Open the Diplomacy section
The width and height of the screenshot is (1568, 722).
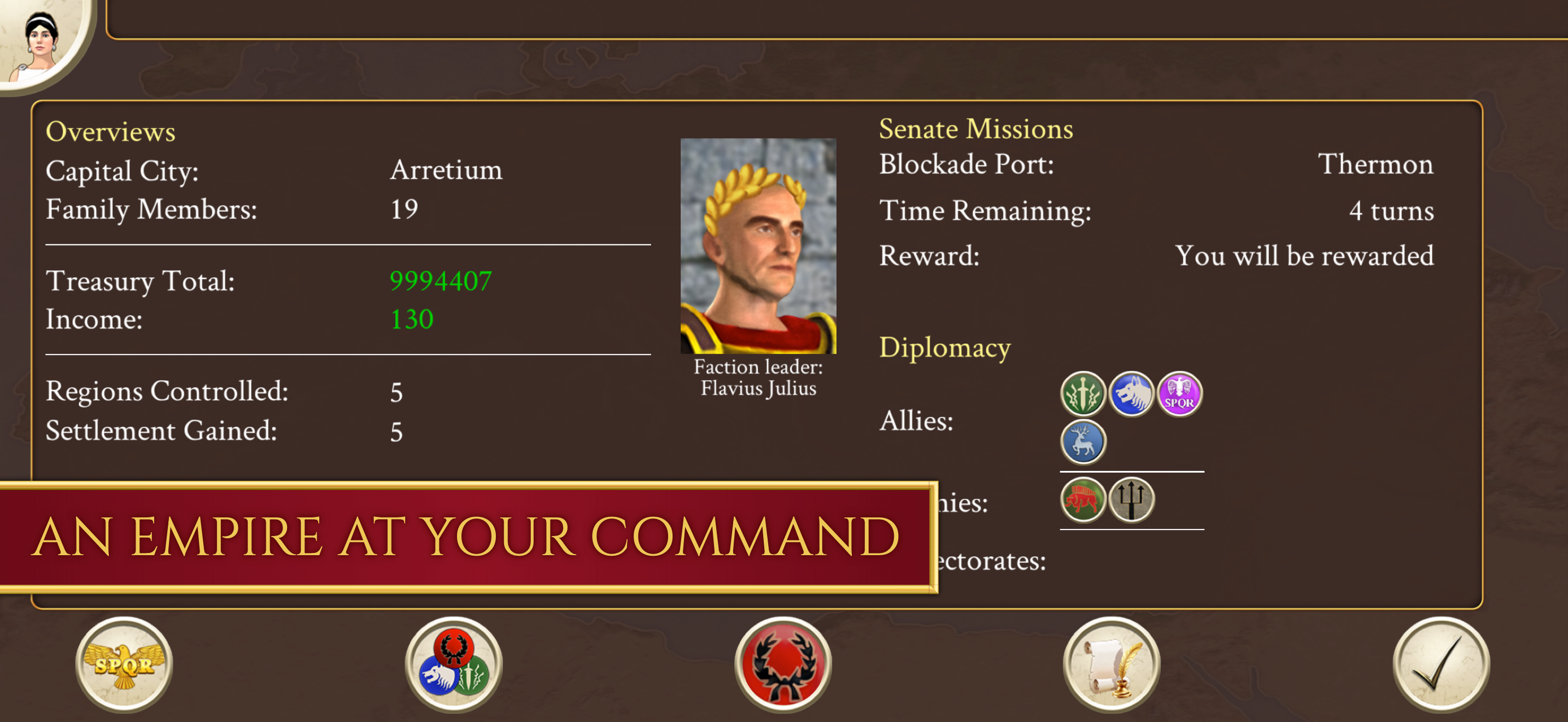[x=944, y=348]
